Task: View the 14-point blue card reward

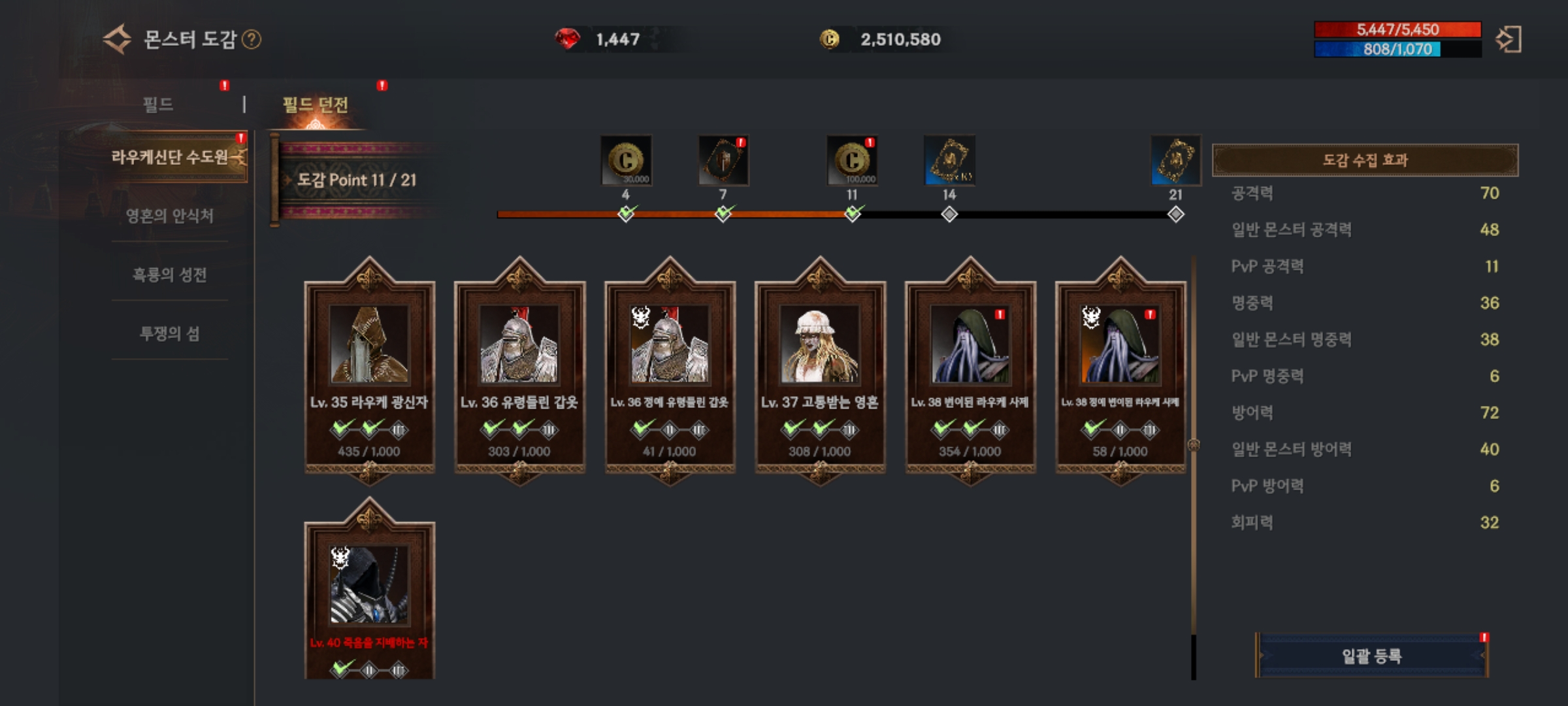Action: [x=949, y=161]
